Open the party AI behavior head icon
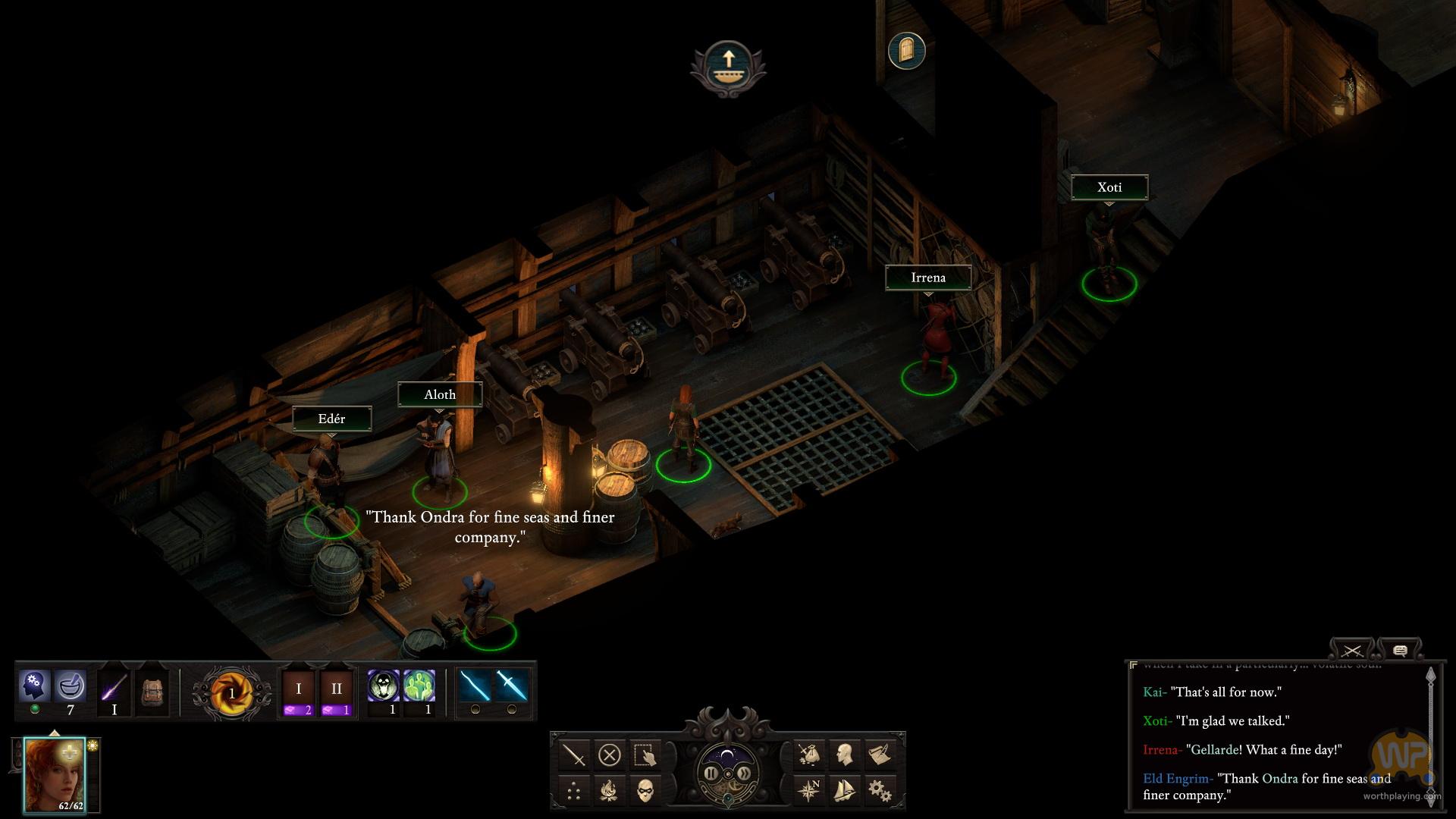The width and height of the screenshot is (1456, 819). point(34,686)
